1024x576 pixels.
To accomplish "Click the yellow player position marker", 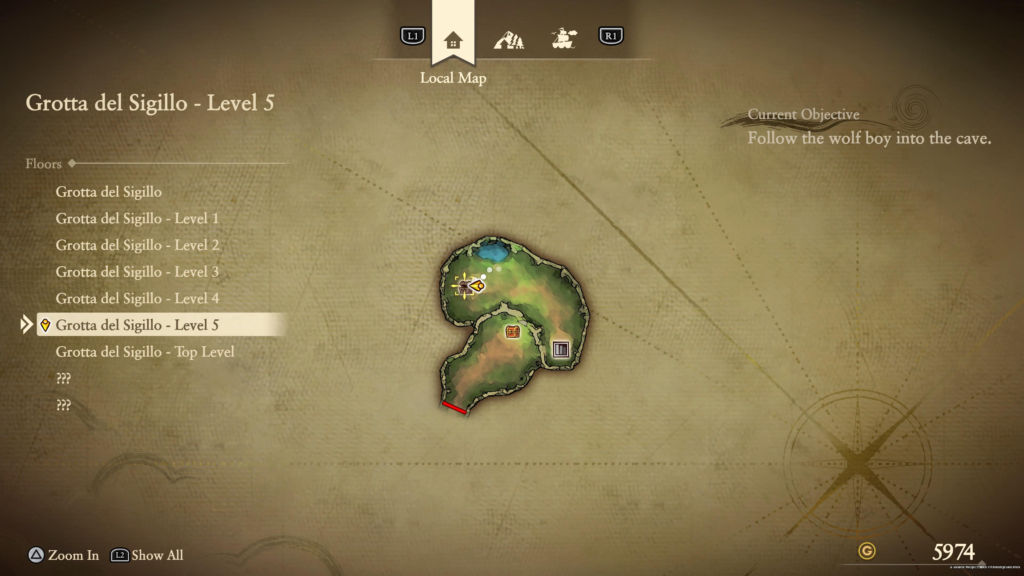I will pos(477,286).
